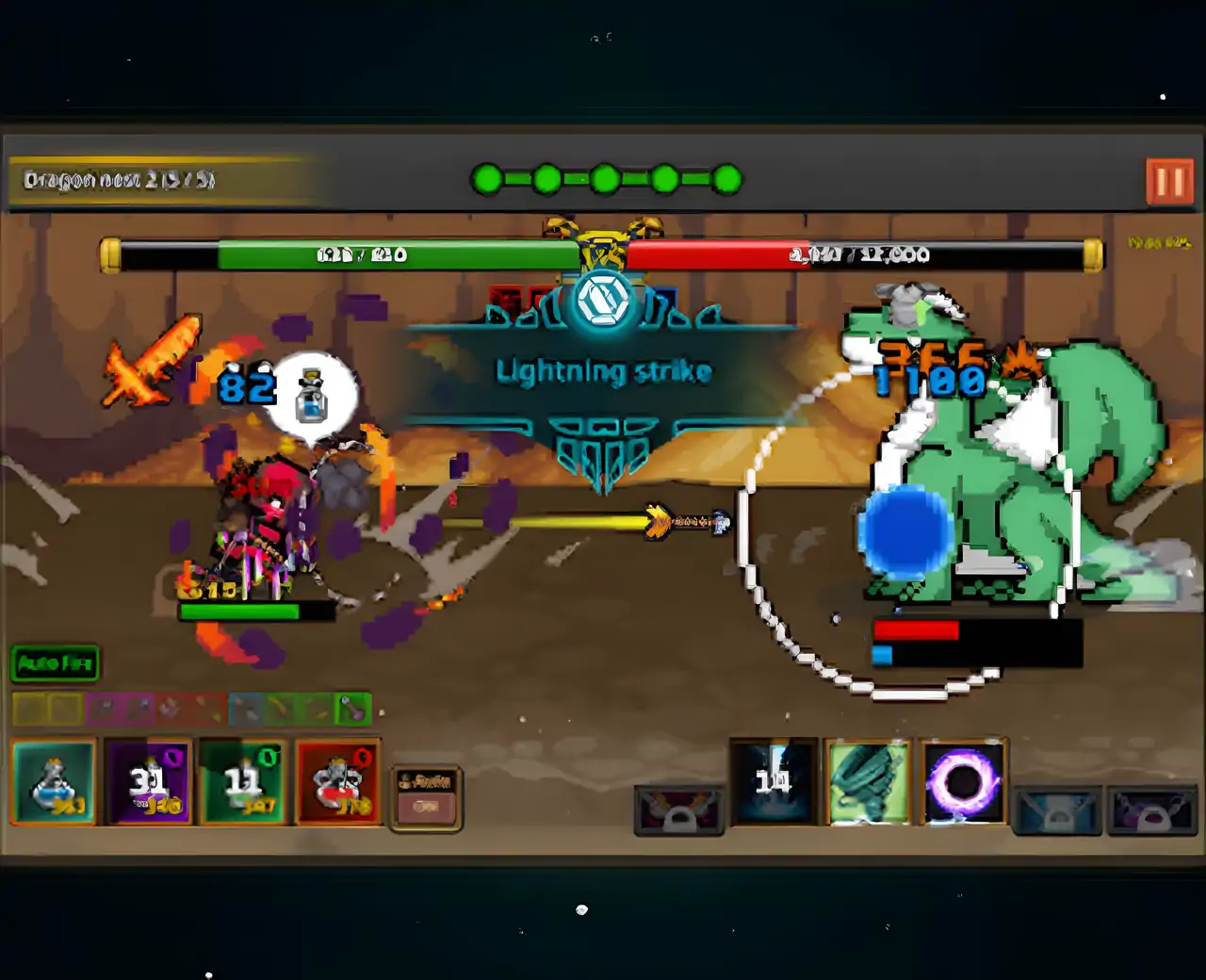The image size is (1206, 980).
Task: Use the red potion in the red slot
Action: (x=338, y=782)
